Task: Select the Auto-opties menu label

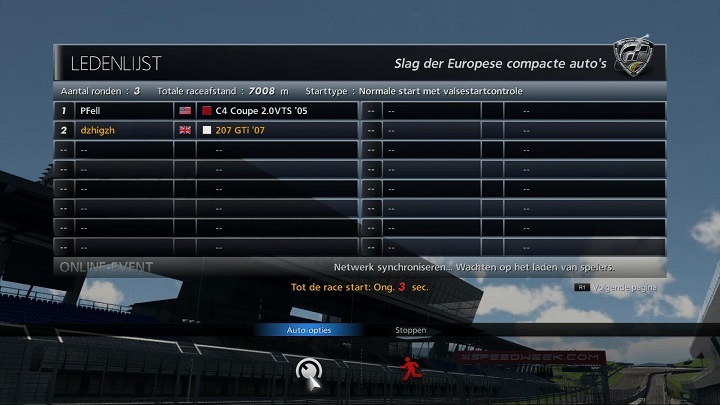Action: [x=308, y=330]
